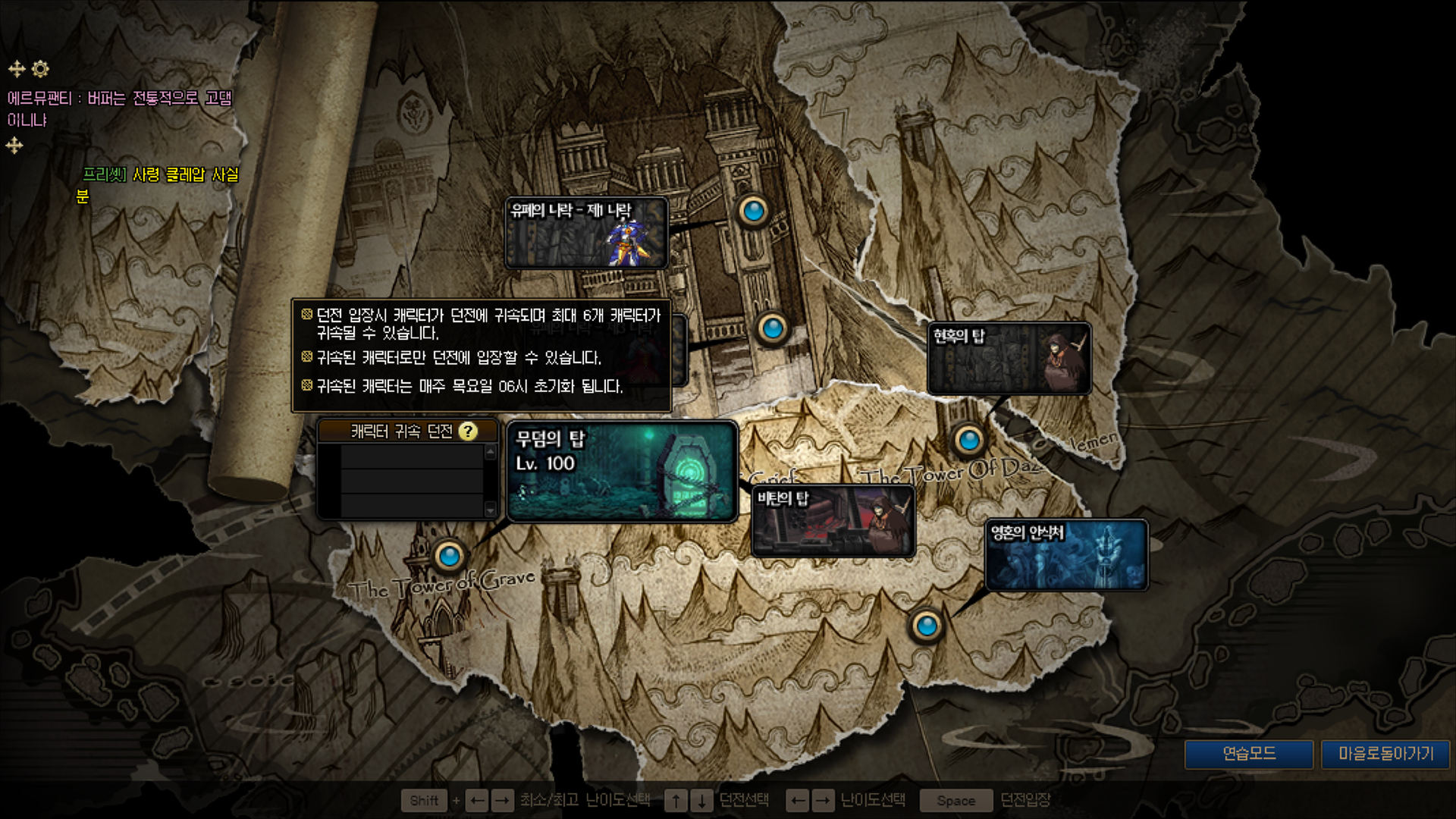Click the blue node next to 유폐의 나락

[753, 211]
